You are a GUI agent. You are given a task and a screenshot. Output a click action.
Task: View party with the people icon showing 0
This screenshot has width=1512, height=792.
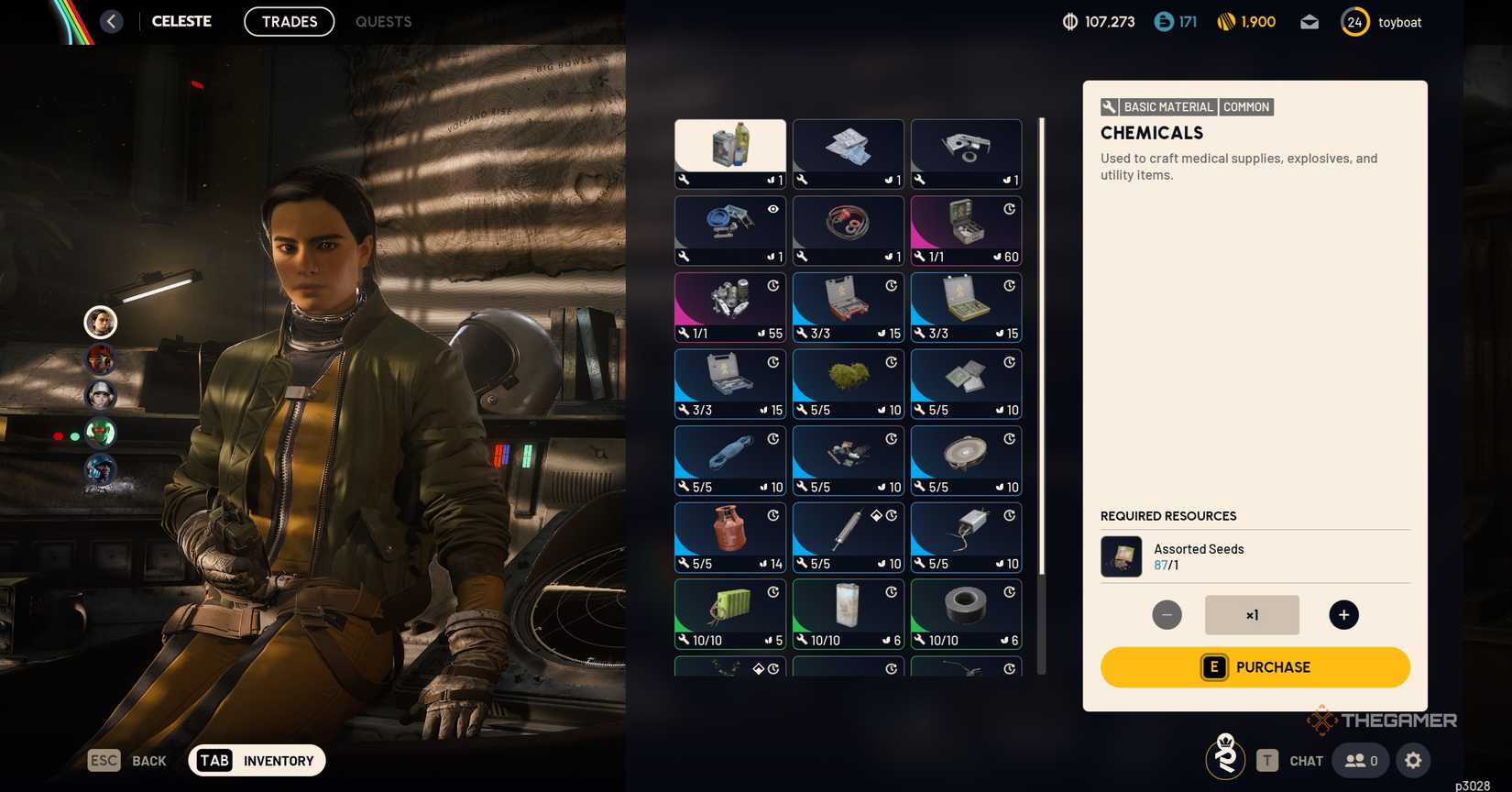[1359, 760]
